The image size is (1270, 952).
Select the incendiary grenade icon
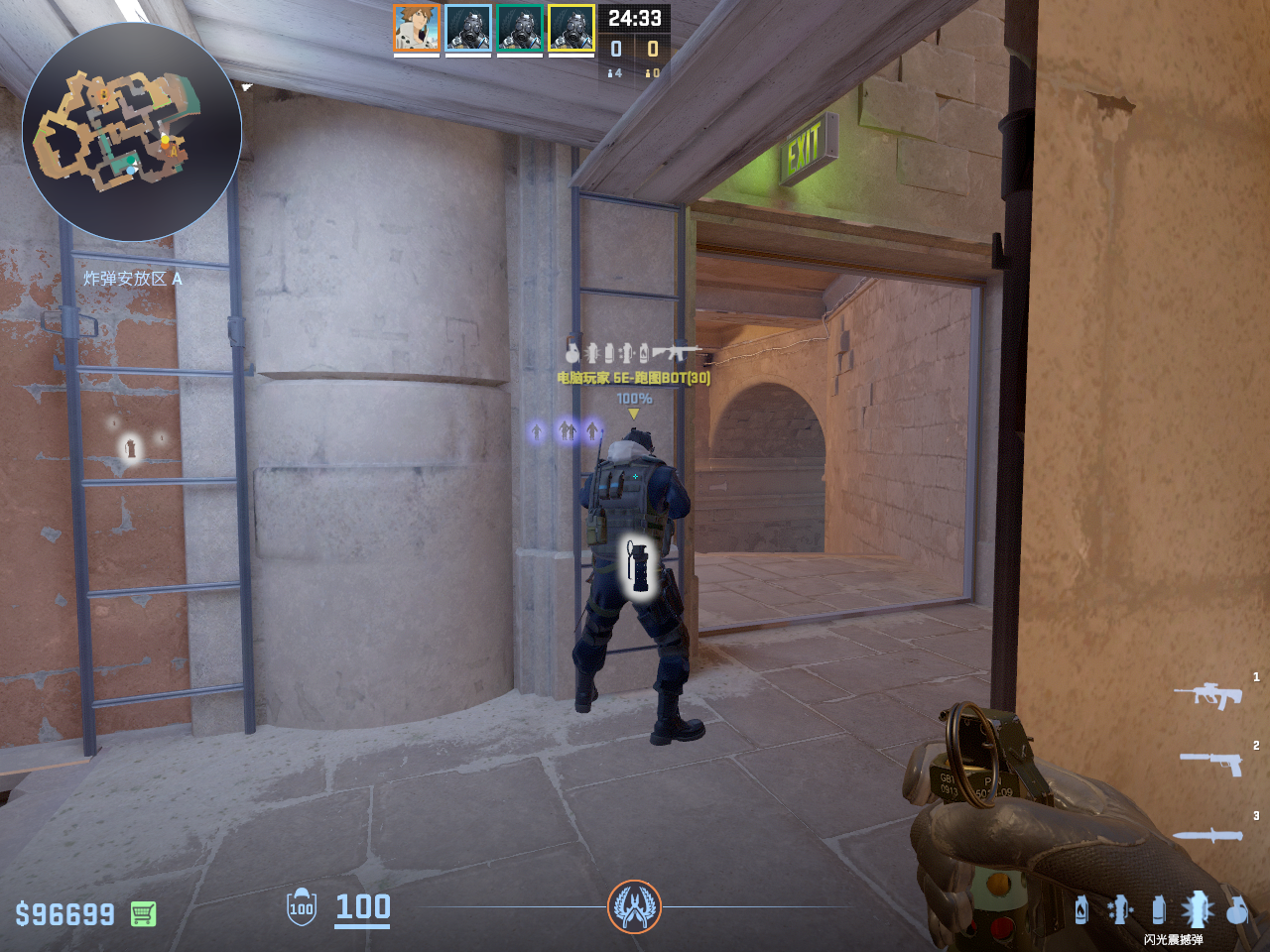tap(1081, 908)
